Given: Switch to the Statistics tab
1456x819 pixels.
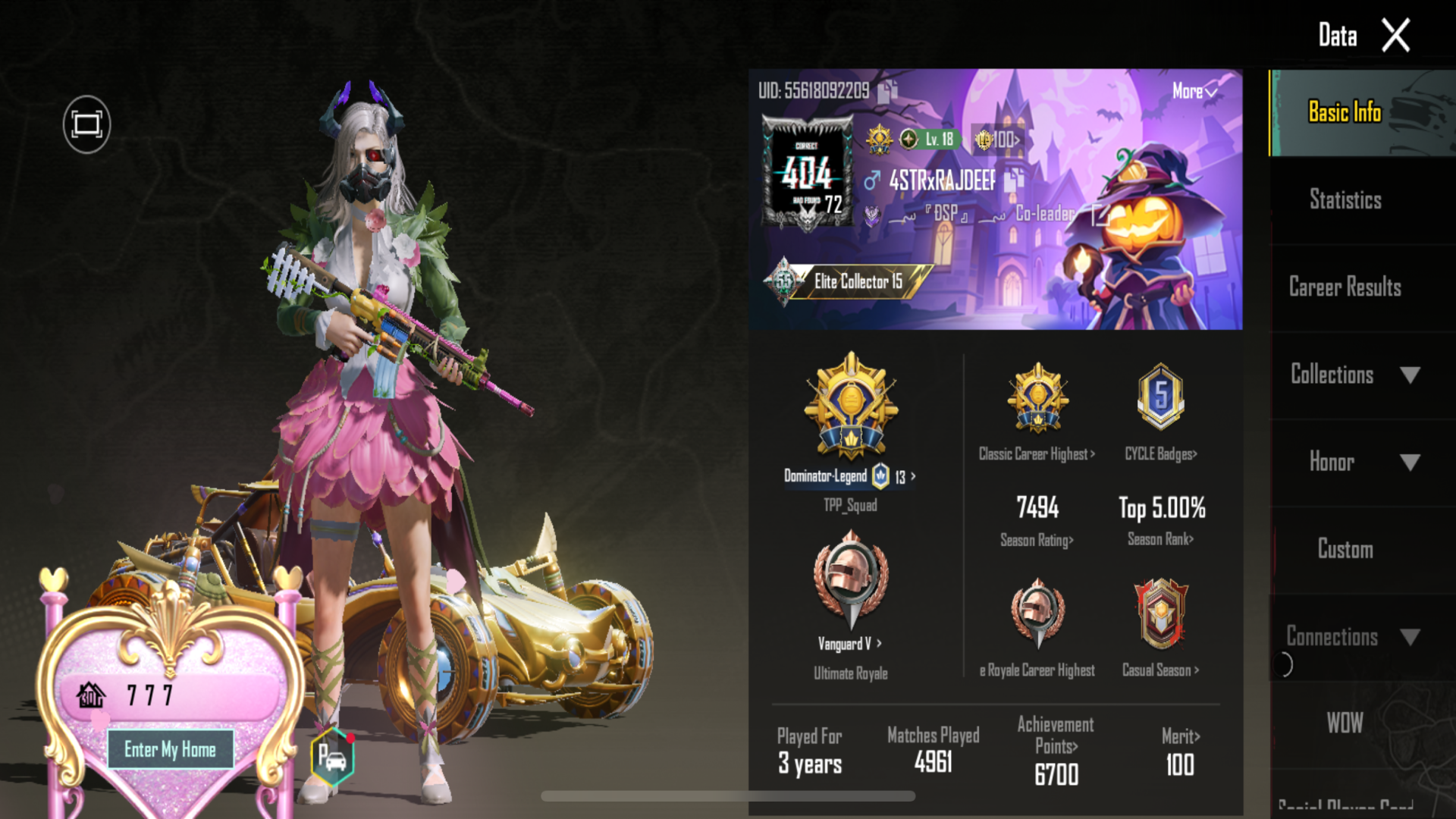Looking at the screenshot, I should click(x=1345, y=200).
